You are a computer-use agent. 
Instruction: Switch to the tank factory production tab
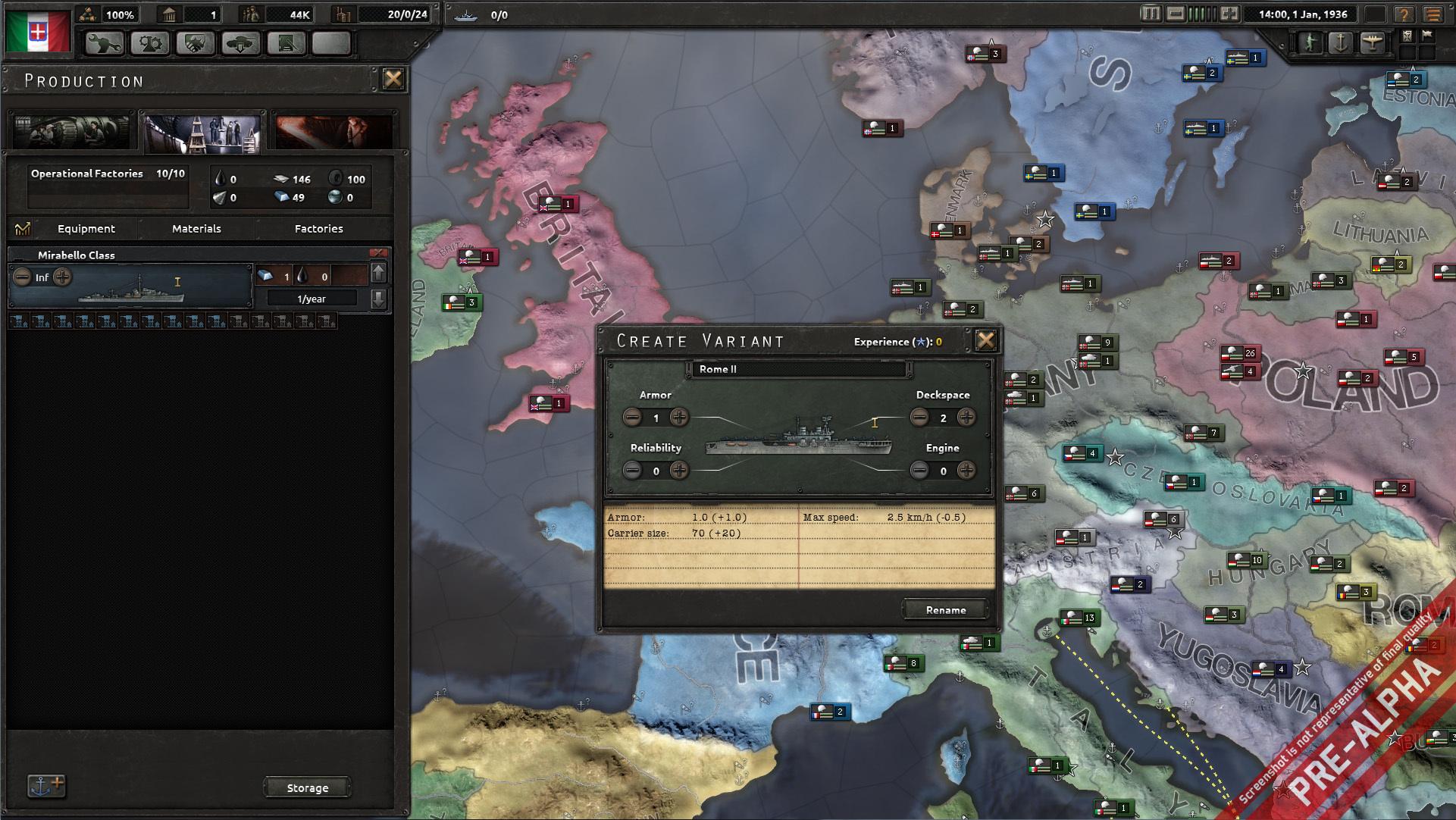coord(70,132)
